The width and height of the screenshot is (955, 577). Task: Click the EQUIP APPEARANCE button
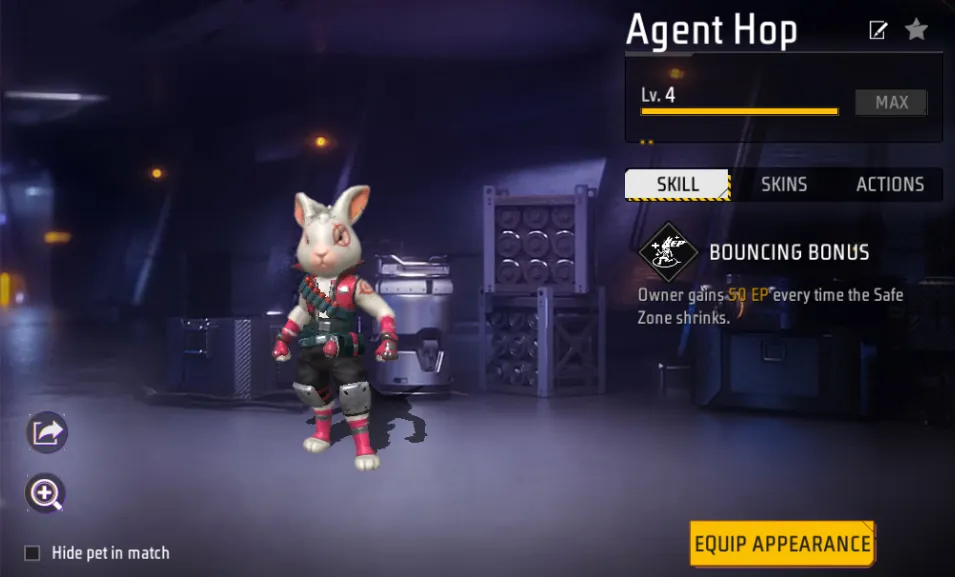[782, 544]
